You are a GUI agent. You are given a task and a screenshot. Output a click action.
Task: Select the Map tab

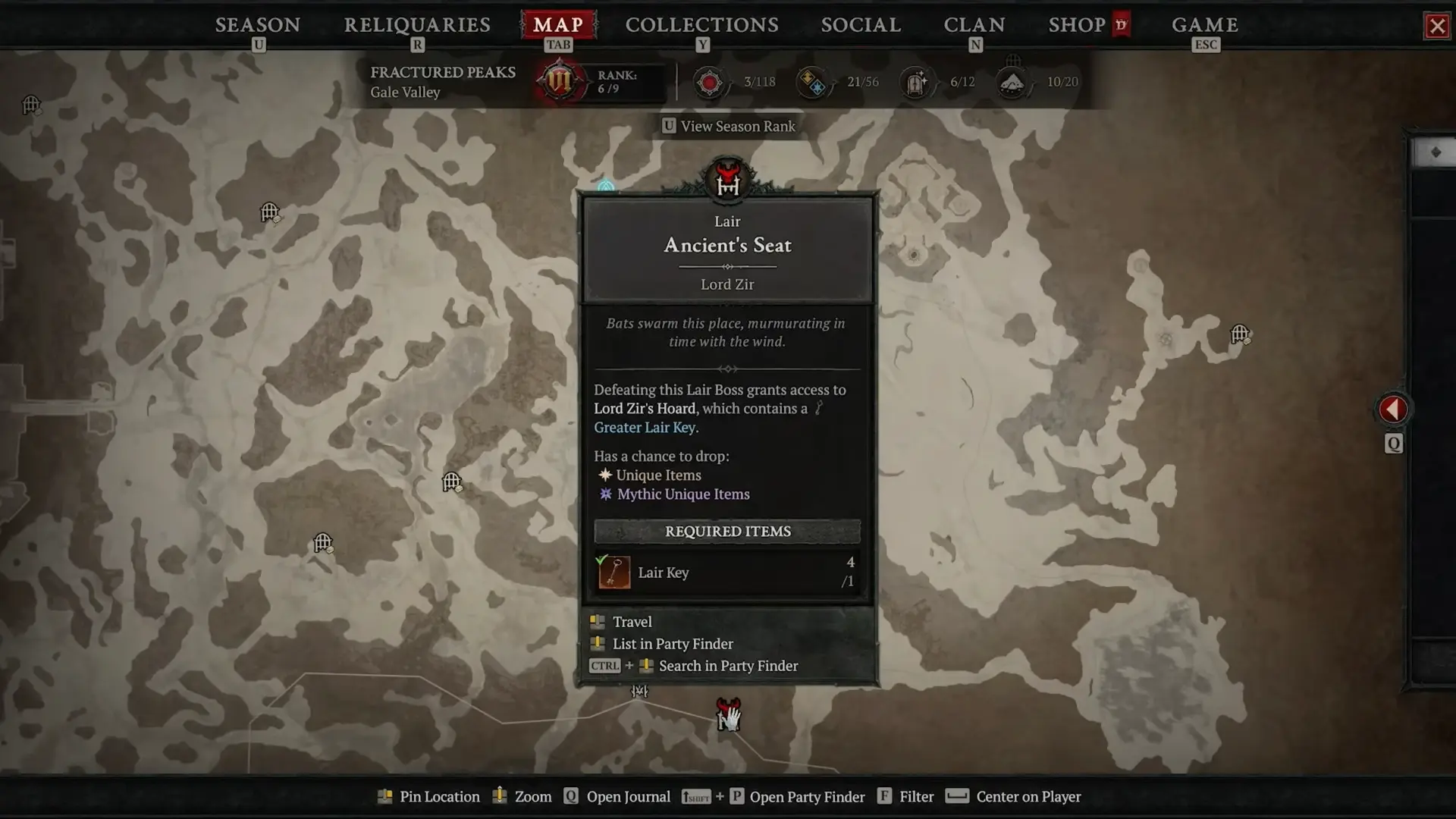click(558, 25)
